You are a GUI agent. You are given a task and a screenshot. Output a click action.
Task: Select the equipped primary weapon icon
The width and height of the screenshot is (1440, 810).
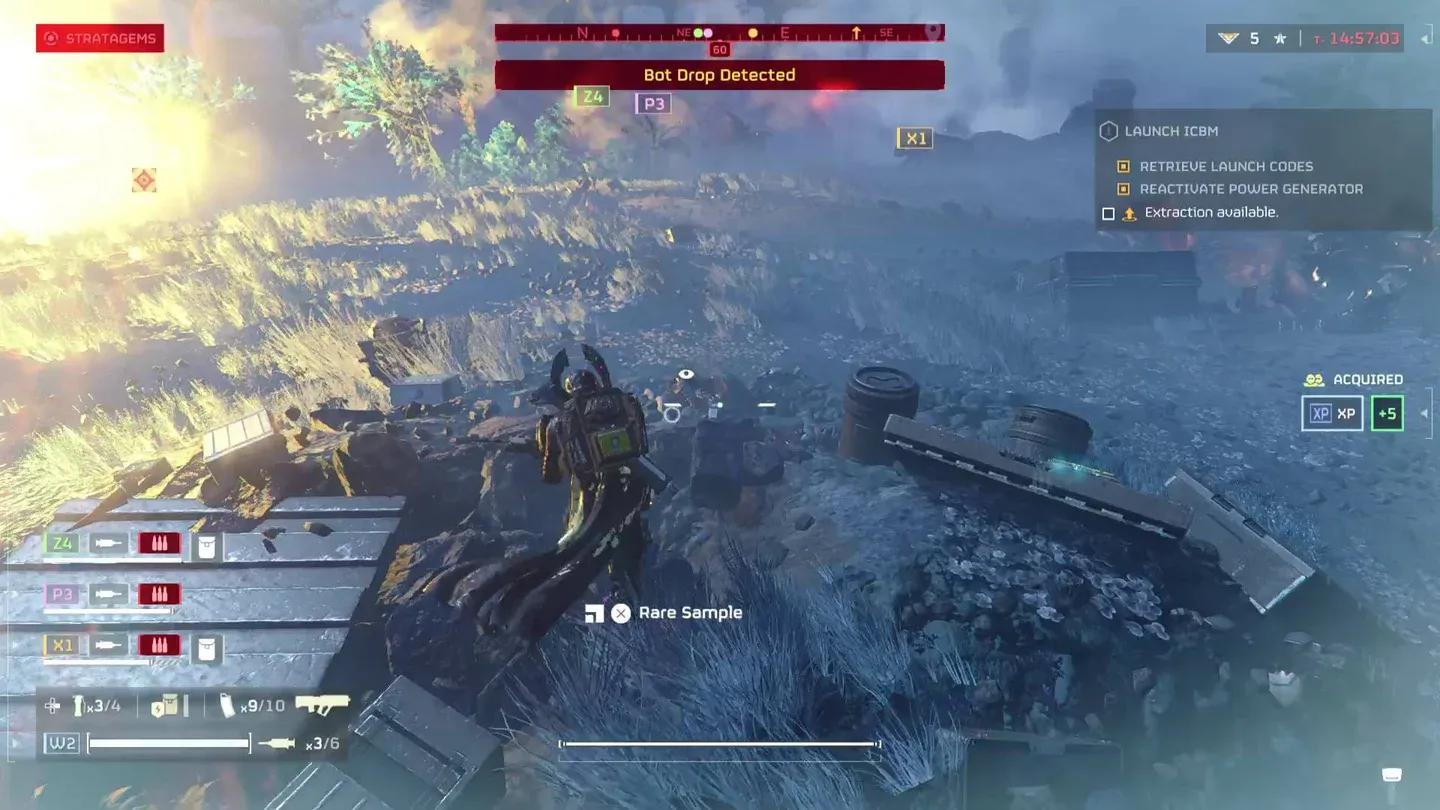322,704
